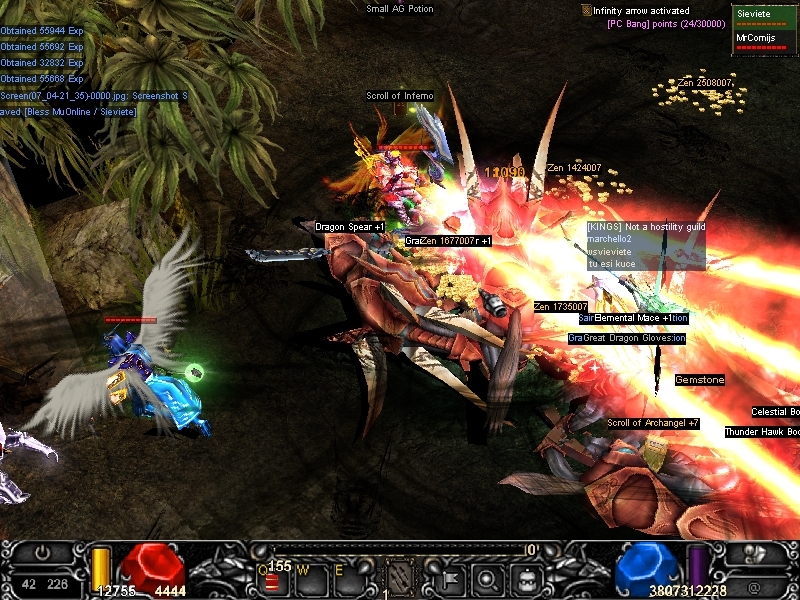The image size is (800, 600).
Task: Click the Infinity arrow buff icon
Action: pos(586,10)
